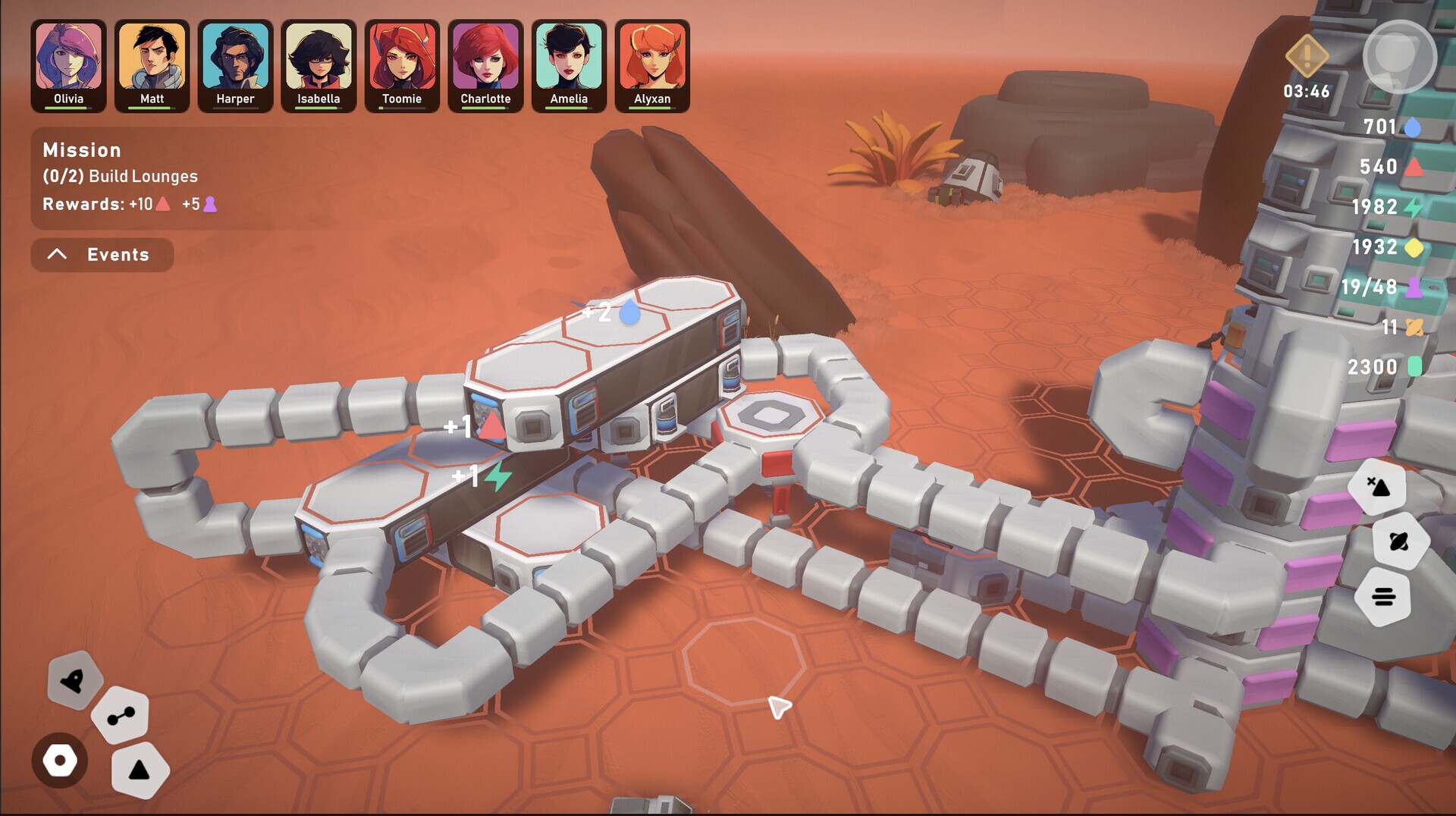Viewport: 1456px width, 816px height.
Task: Select the triangle structure build tool
Action: (x=140, y=770)
